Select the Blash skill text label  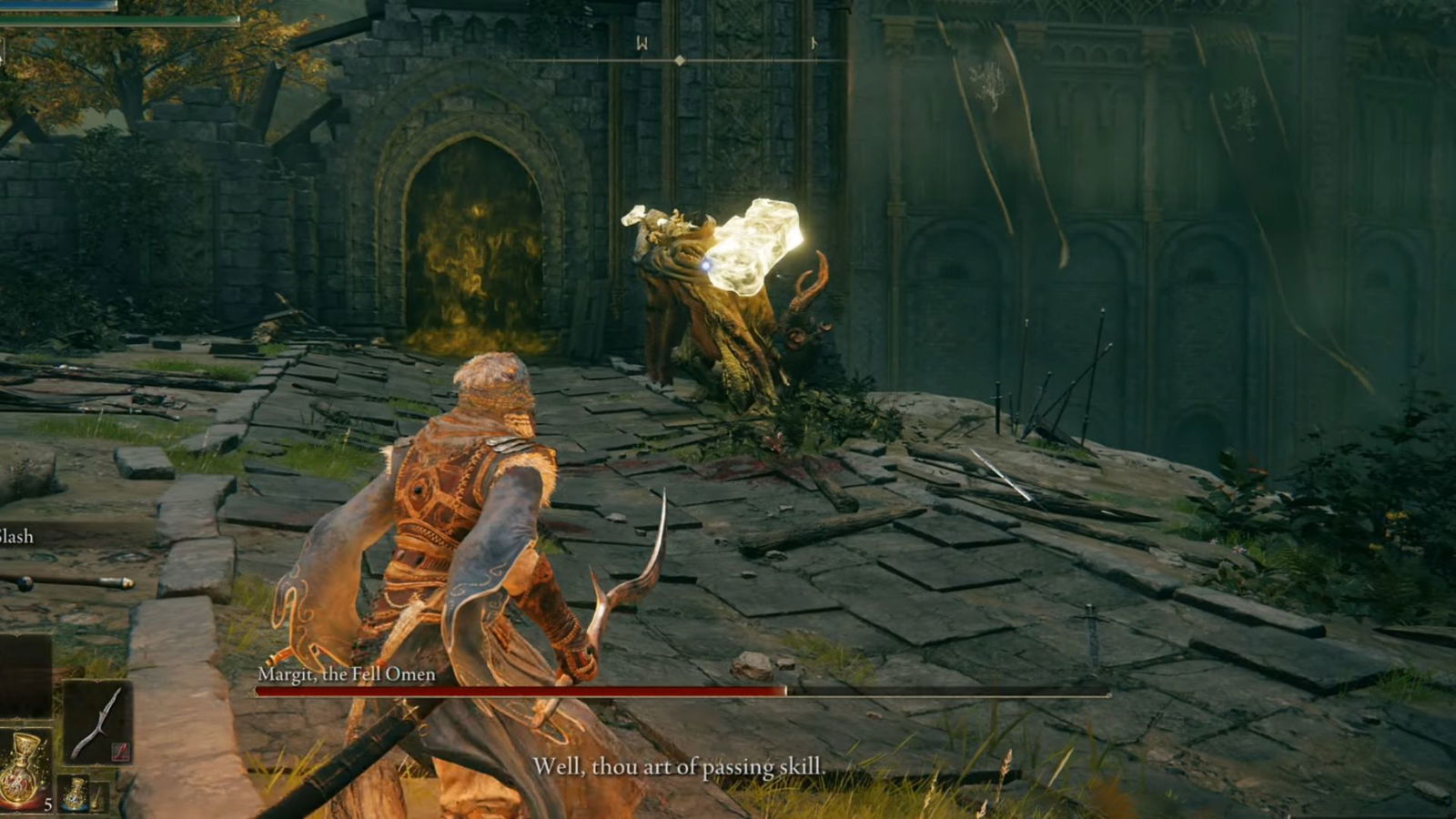click(15, 537)
